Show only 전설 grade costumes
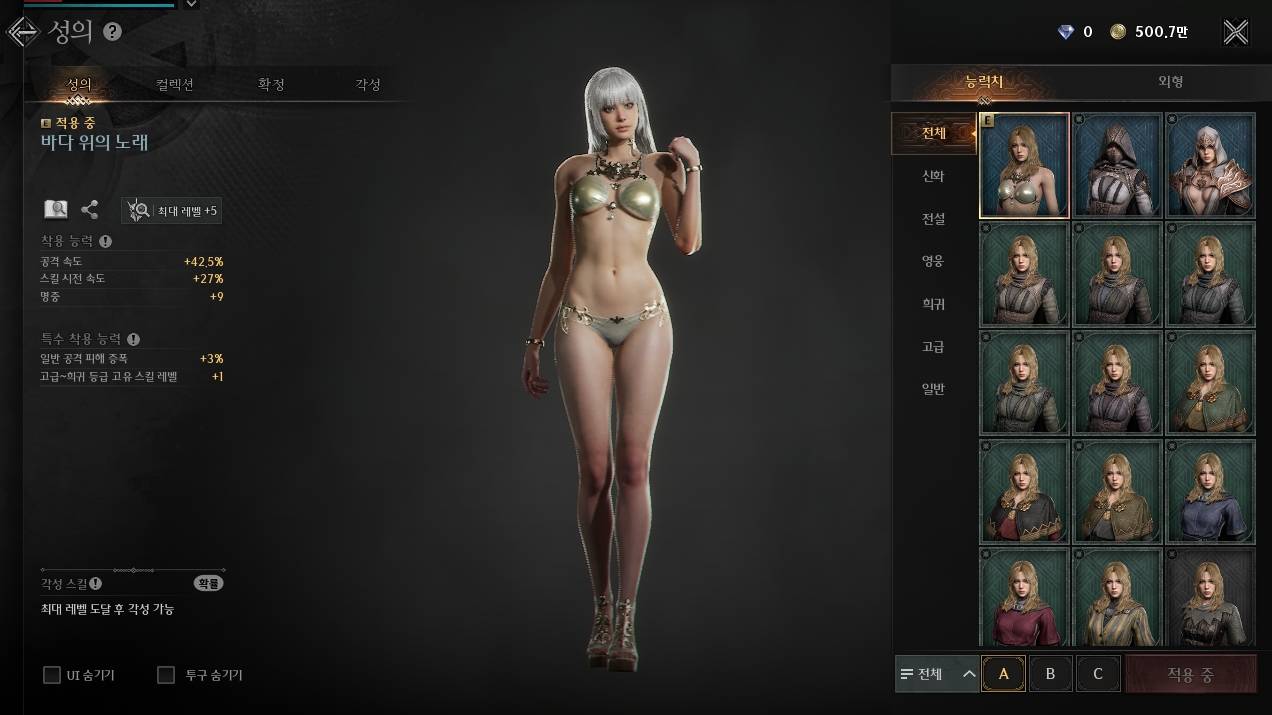 [933, 219]
